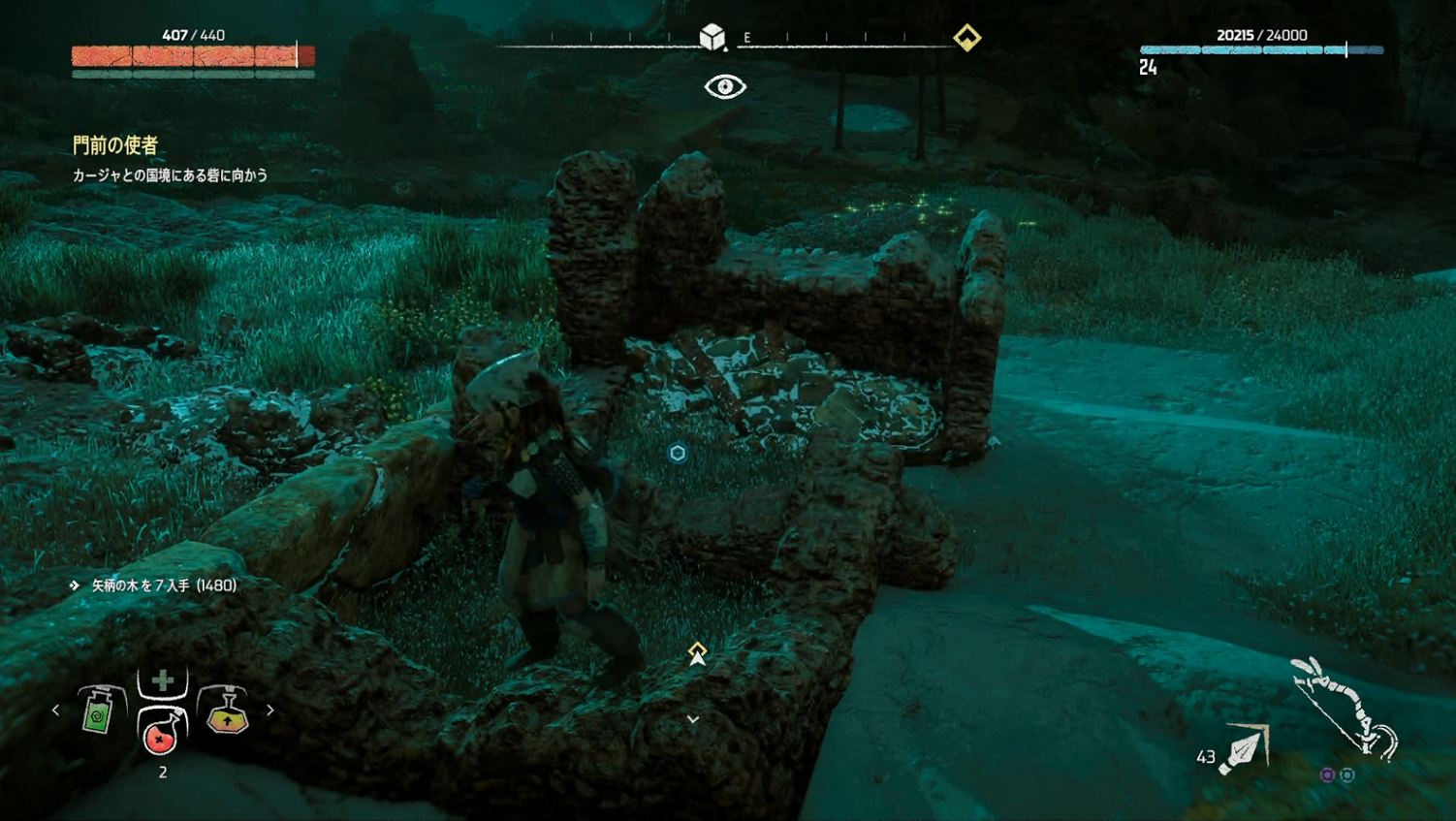
Task: Select the green swirl potion bottle
Action: (99, 711)
